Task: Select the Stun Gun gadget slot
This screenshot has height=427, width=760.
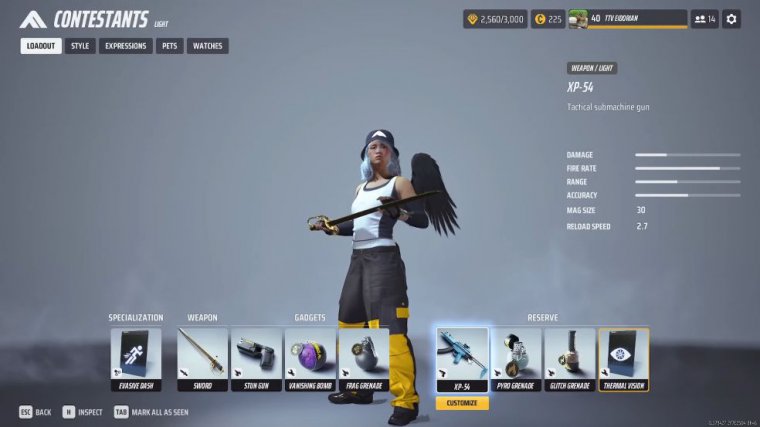Action: coord(257,360)
